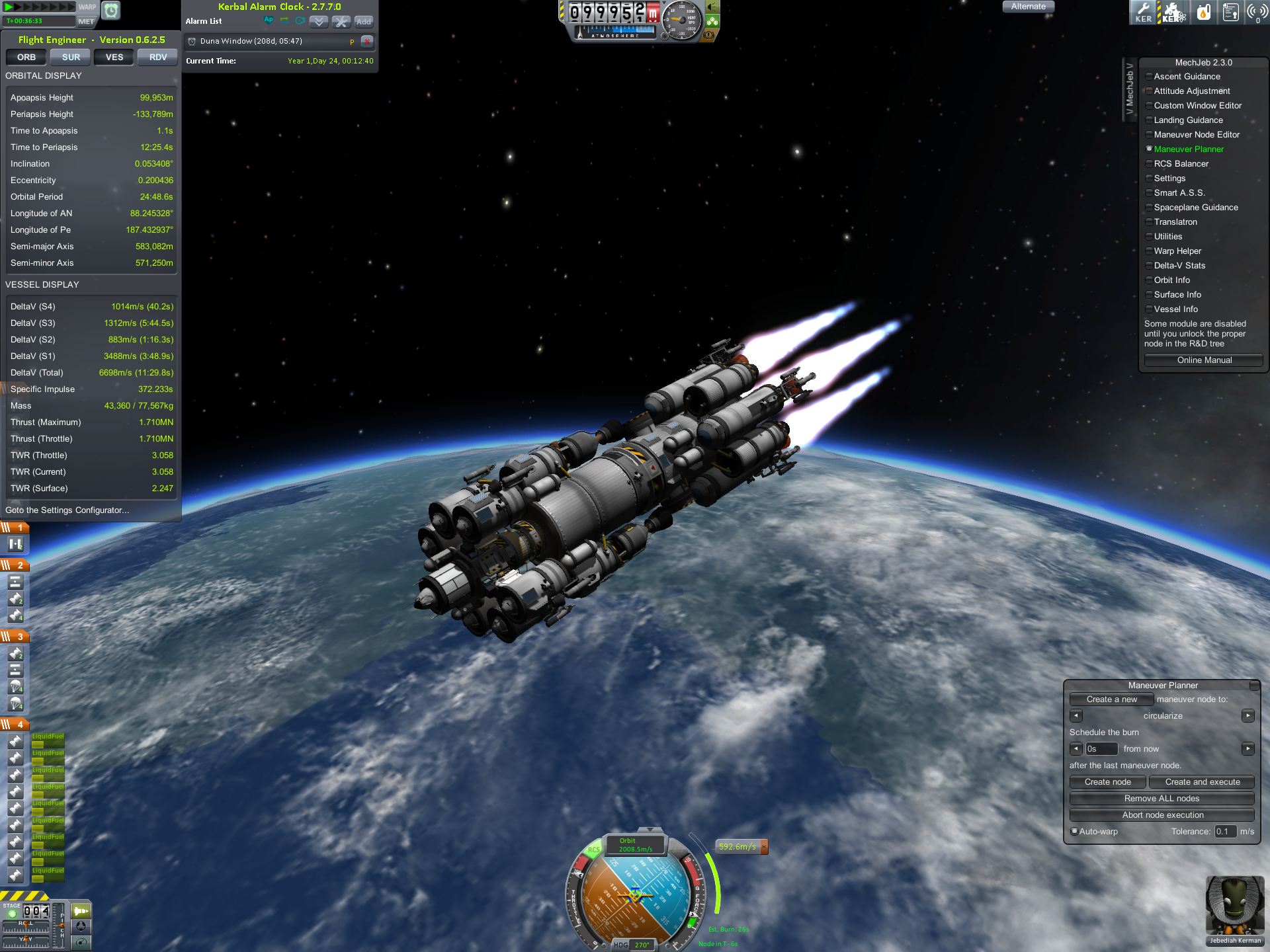
Task: Click the Online Manual button
Action: pyautogui.click(x=1204, y=360)
